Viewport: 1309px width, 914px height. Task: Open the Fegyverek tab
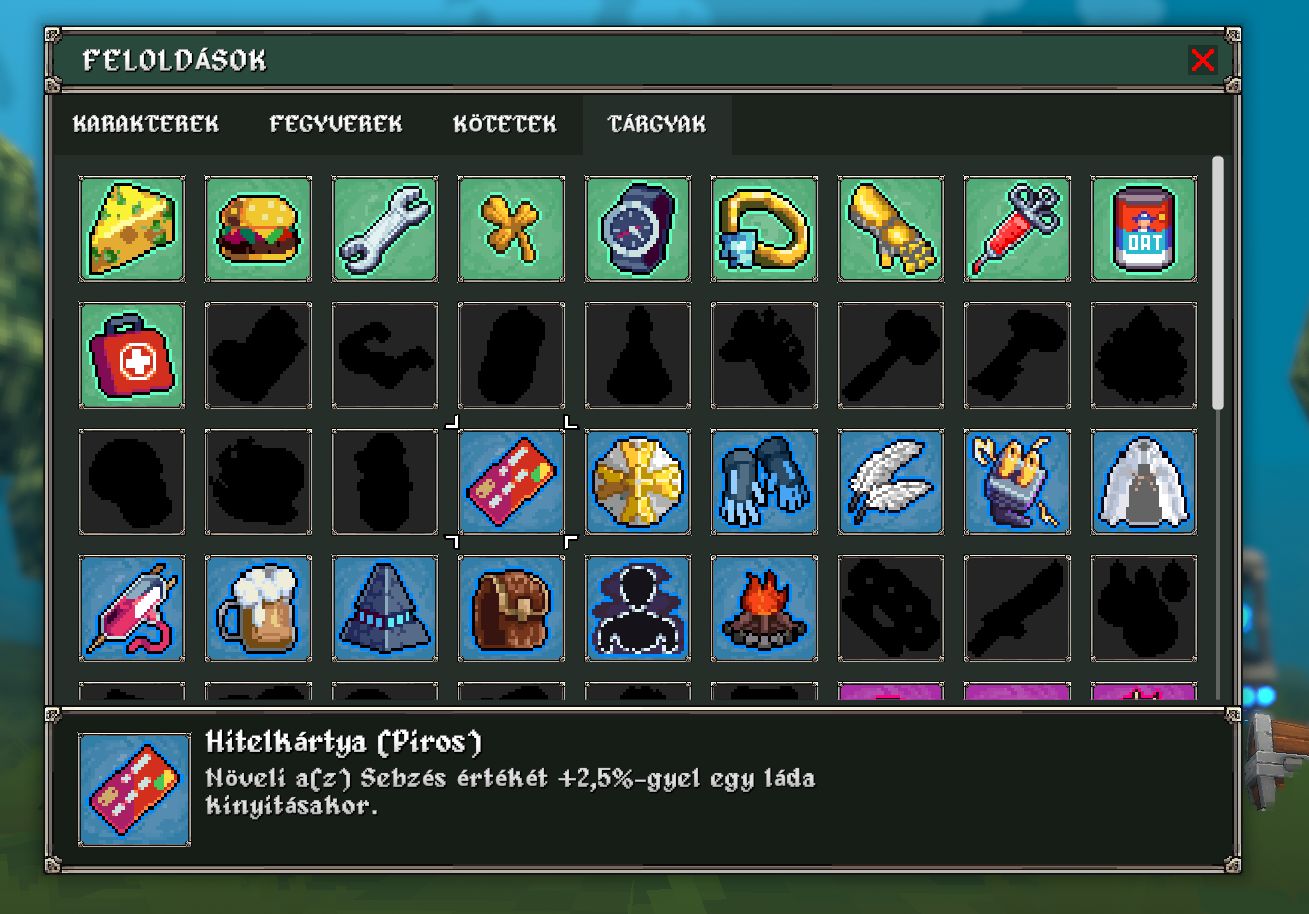pyautogui.click(x=336, y=124)
